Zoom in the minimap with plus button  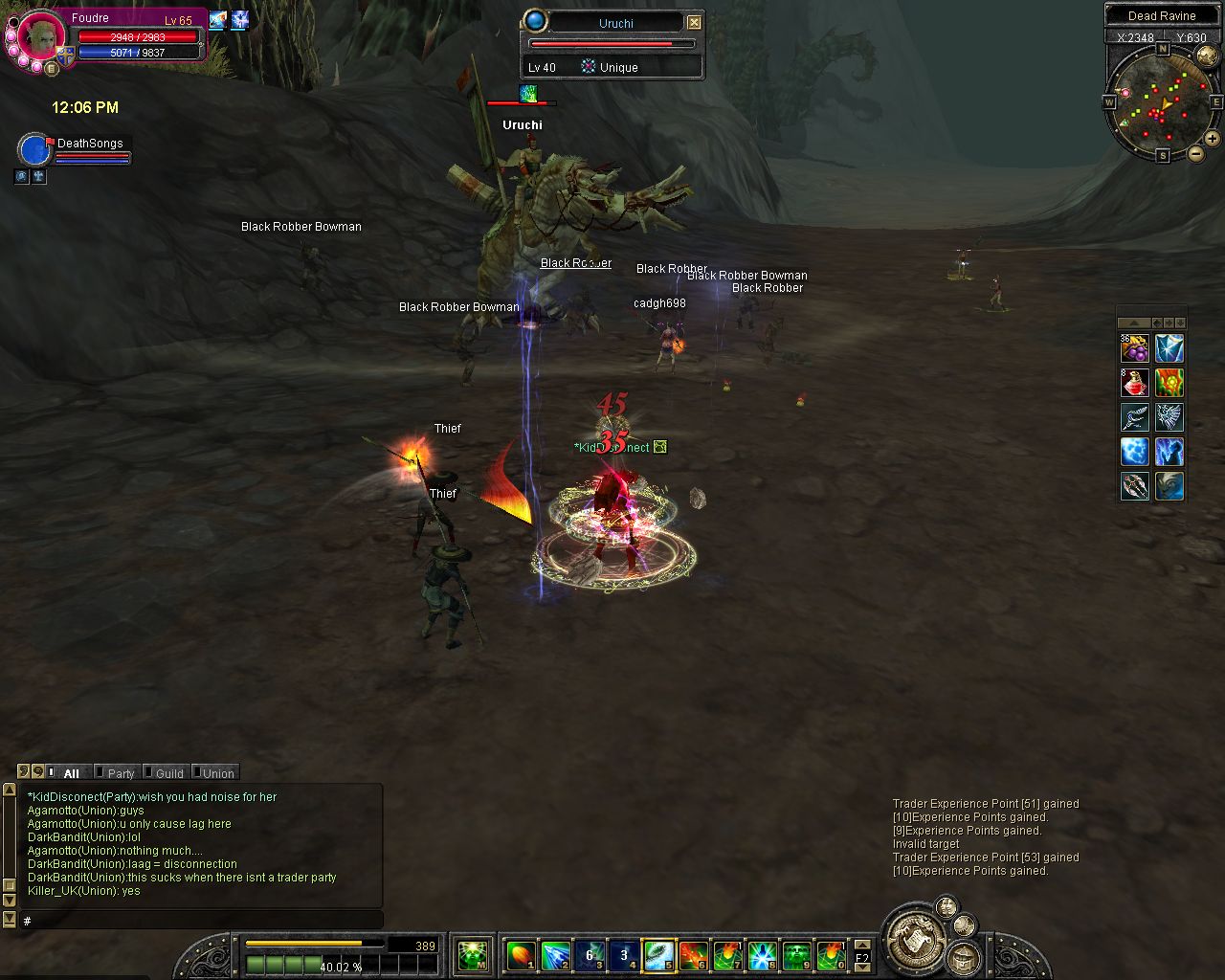[1212, 139]
